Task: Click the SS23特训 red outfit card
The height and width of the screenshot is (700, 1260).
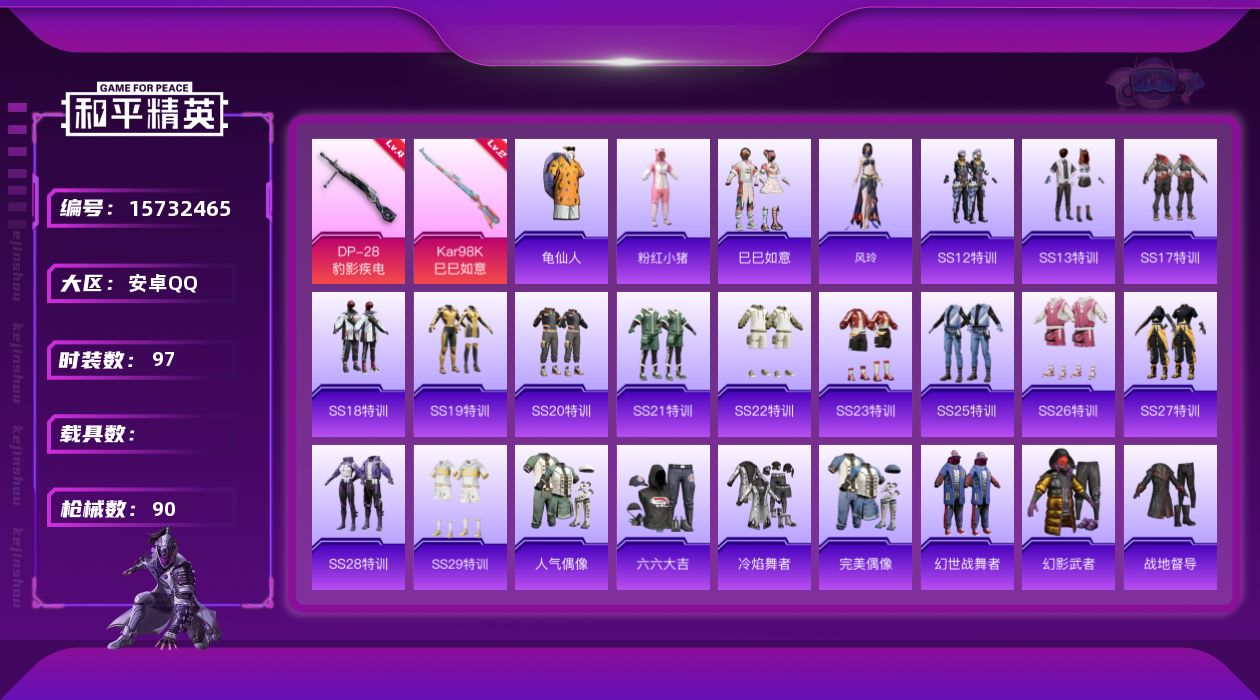Action: [865, 364]
